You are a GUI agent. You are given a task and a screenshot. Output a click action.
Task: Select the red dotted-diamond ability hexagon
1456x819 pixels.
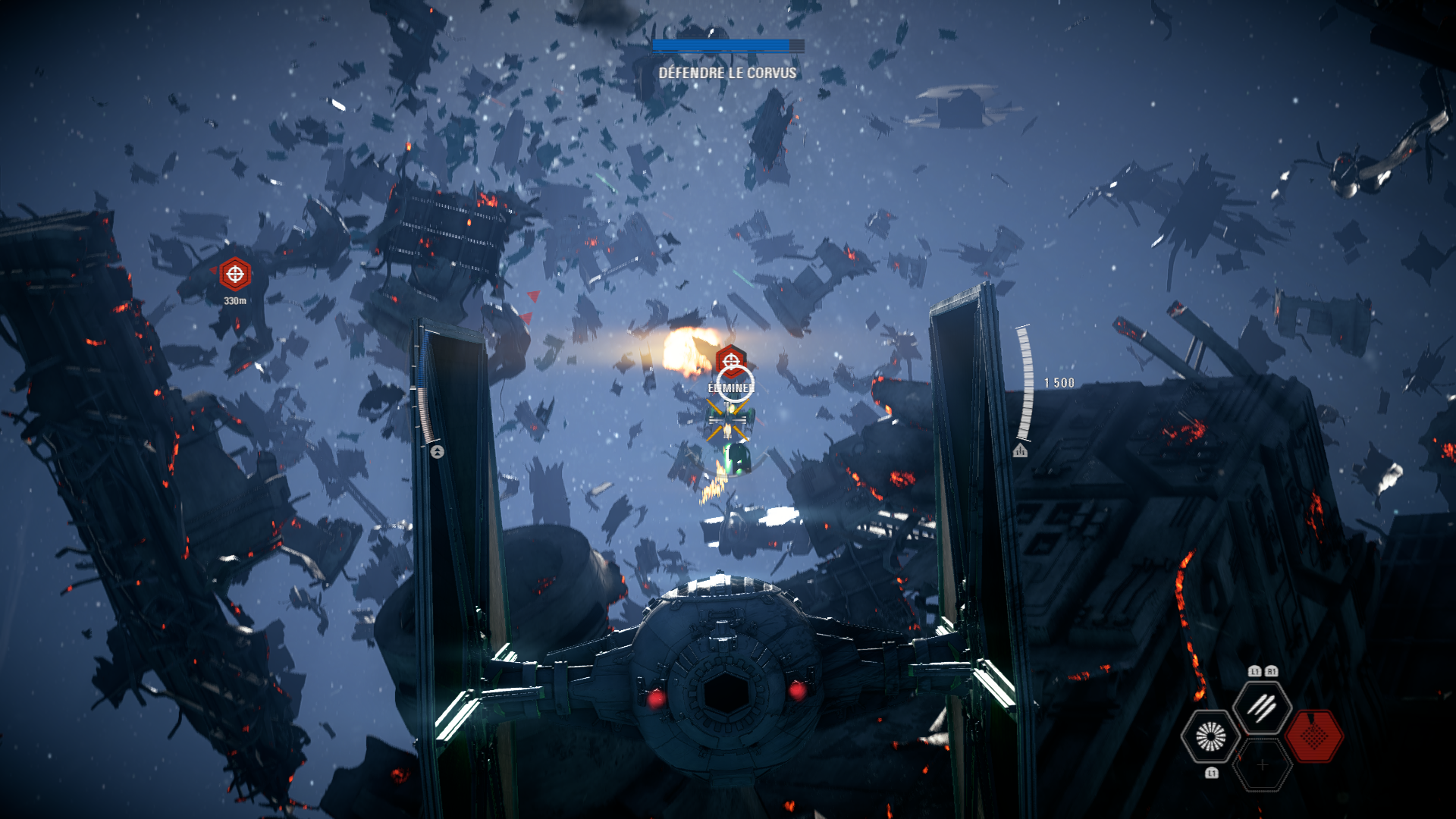[x=1315, y=736]
